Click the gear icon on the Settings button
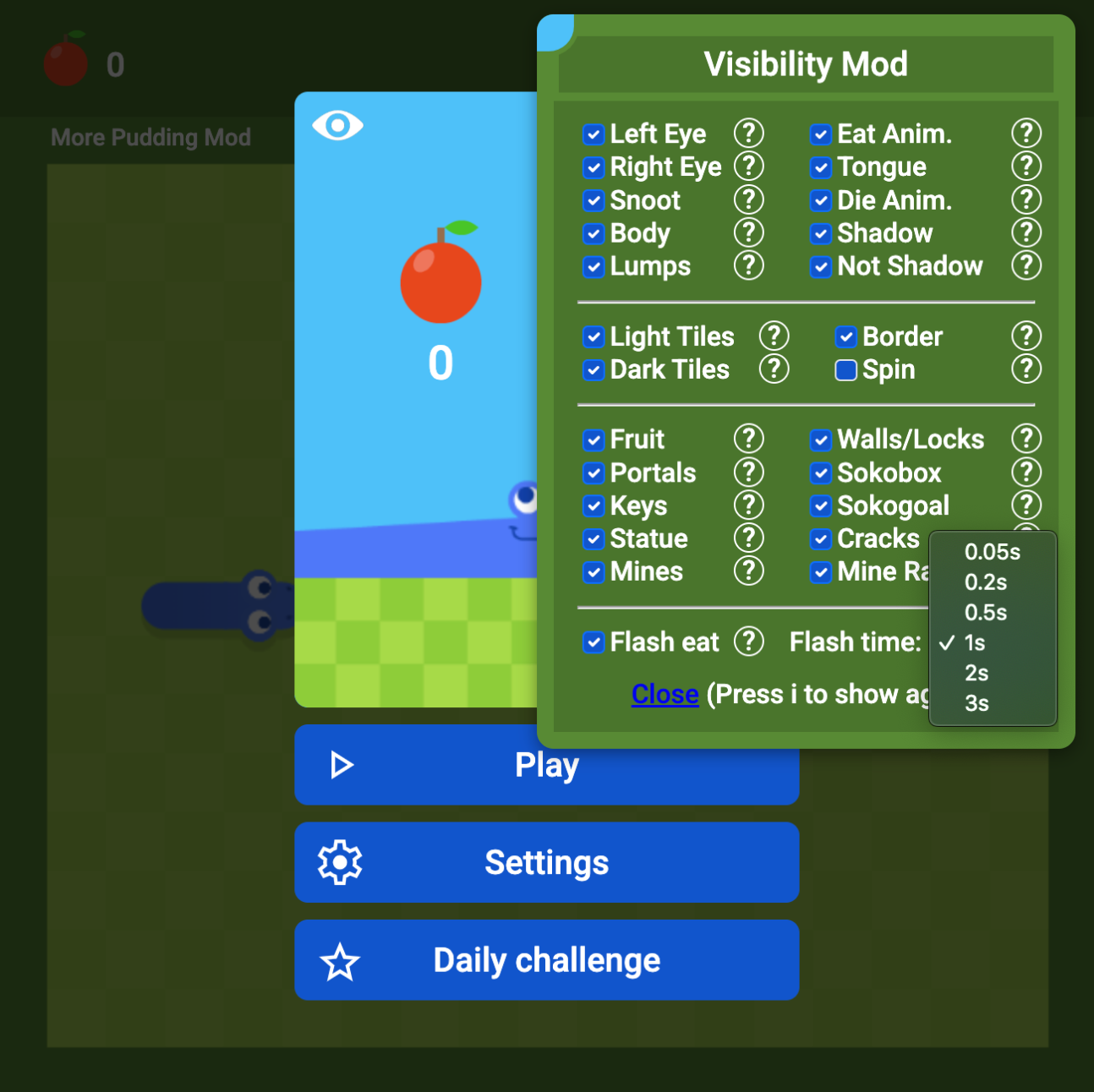The width and height of the screenshot is (1094, 1092). pos(339,862)
